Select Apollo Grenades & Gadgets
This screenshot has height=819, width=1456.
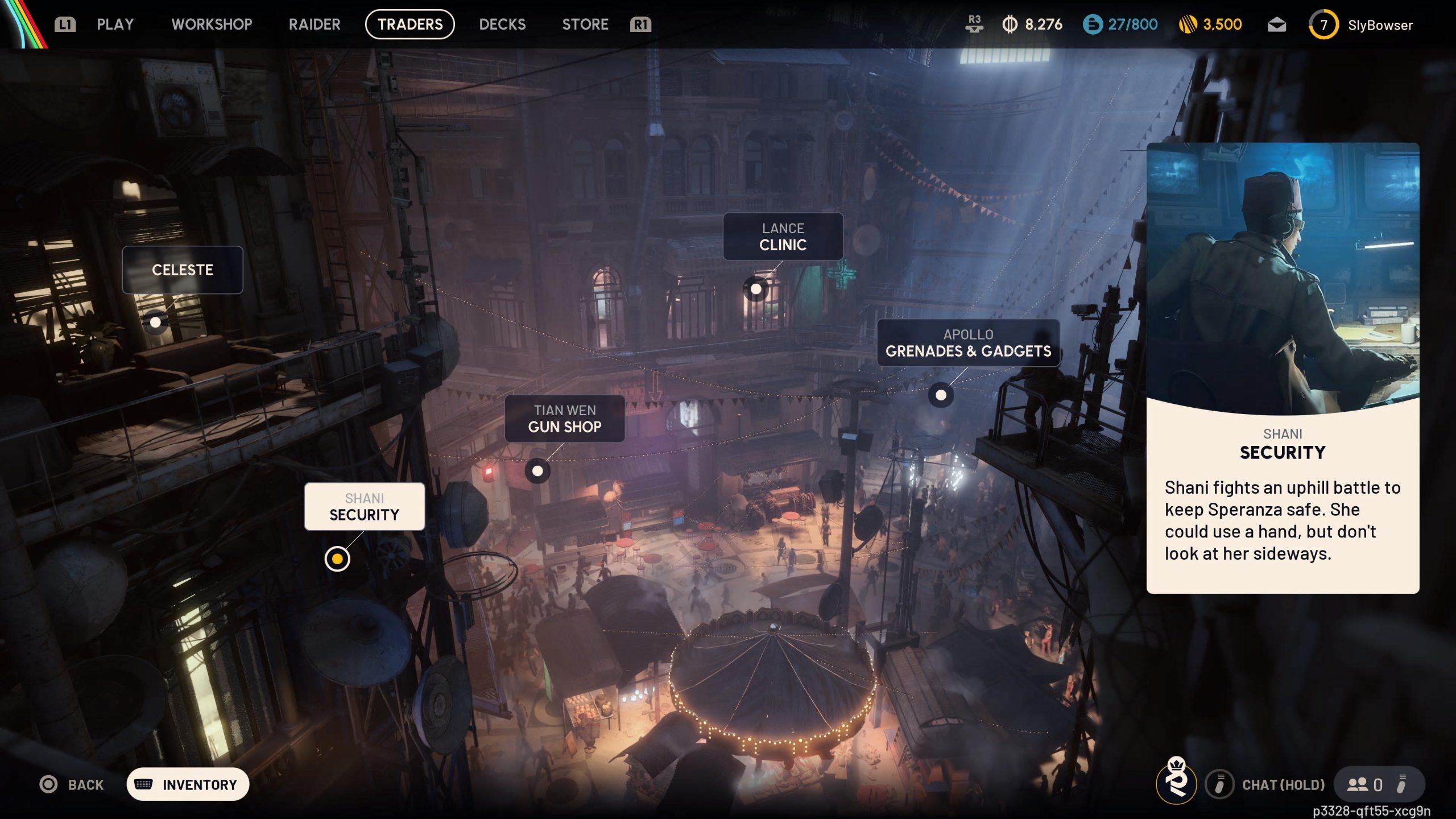968,343
